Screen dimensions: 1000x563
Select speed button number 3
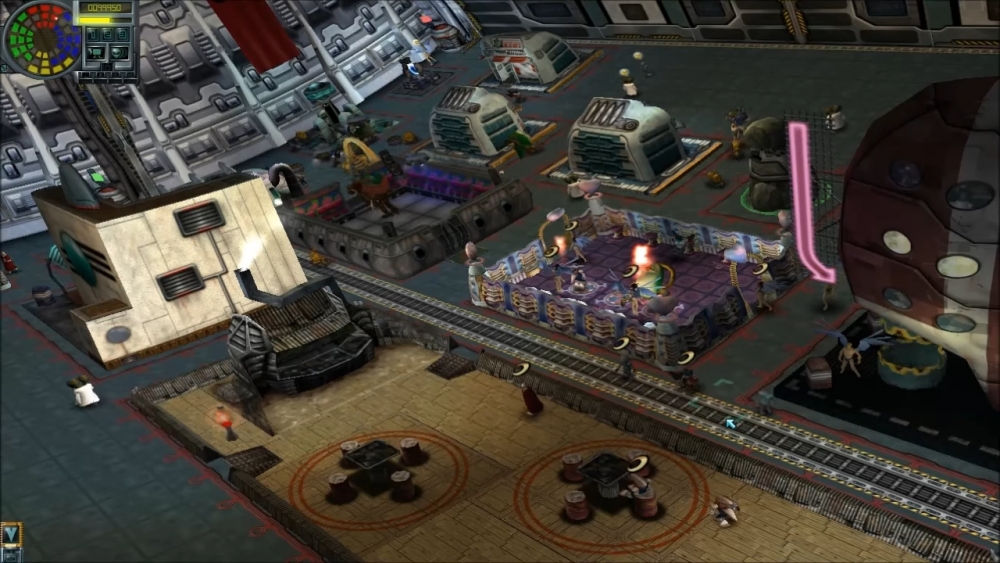pos(122,34)
